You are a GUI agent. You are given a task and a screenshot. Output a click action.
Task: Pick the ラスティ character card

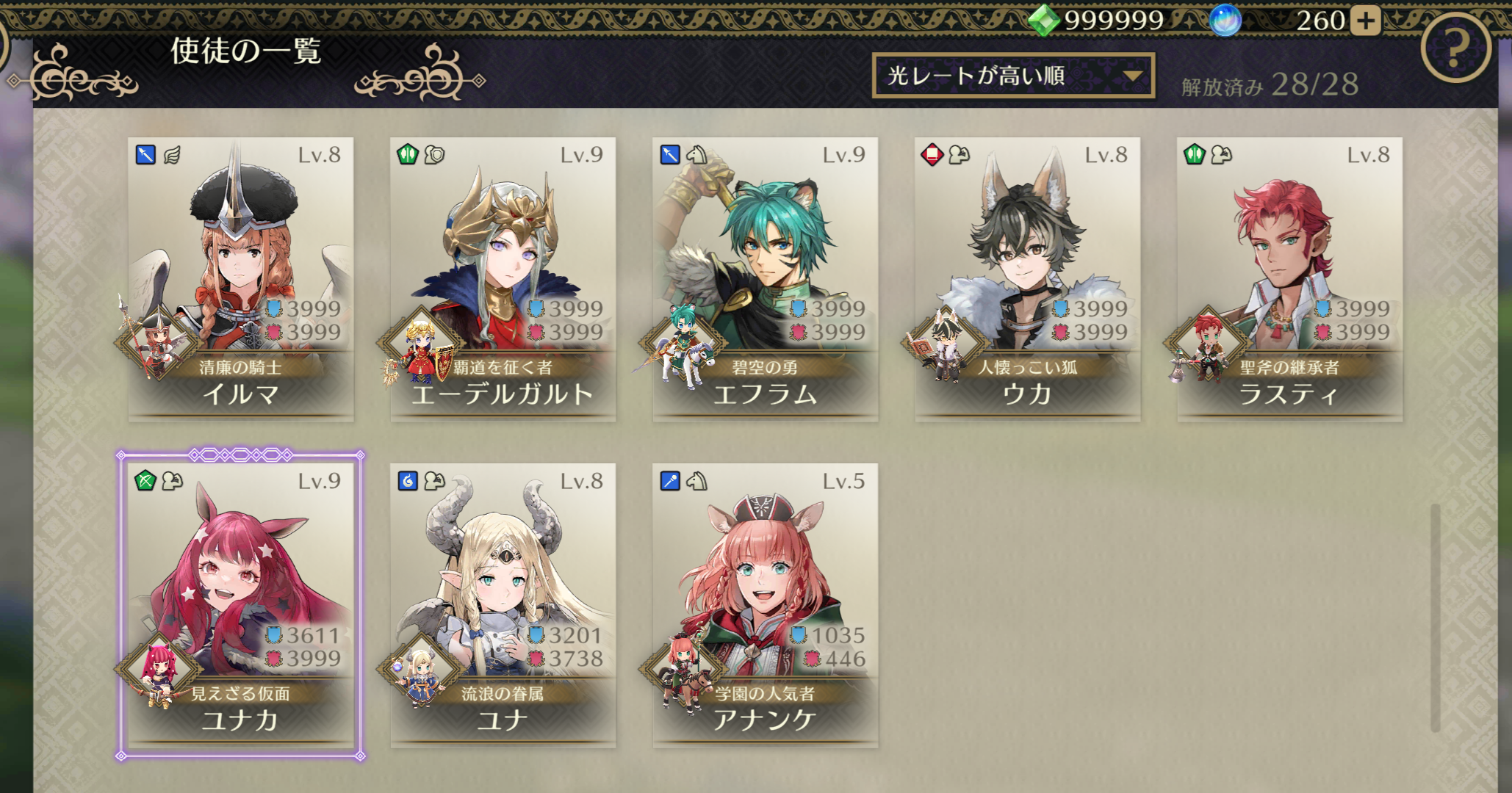point(1290,279)
